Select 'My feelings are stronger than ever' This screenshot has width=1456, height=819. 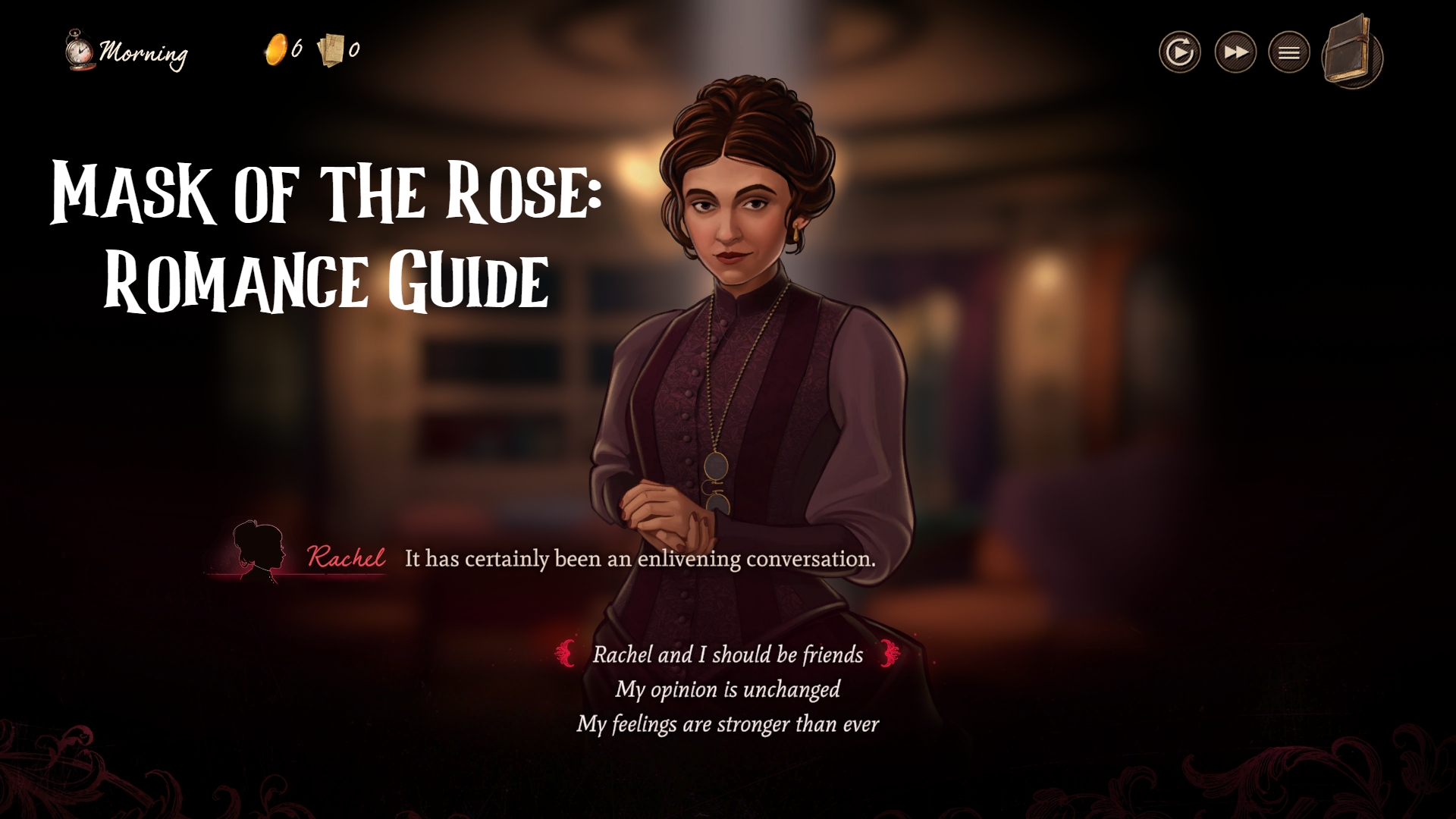(729, 725)
